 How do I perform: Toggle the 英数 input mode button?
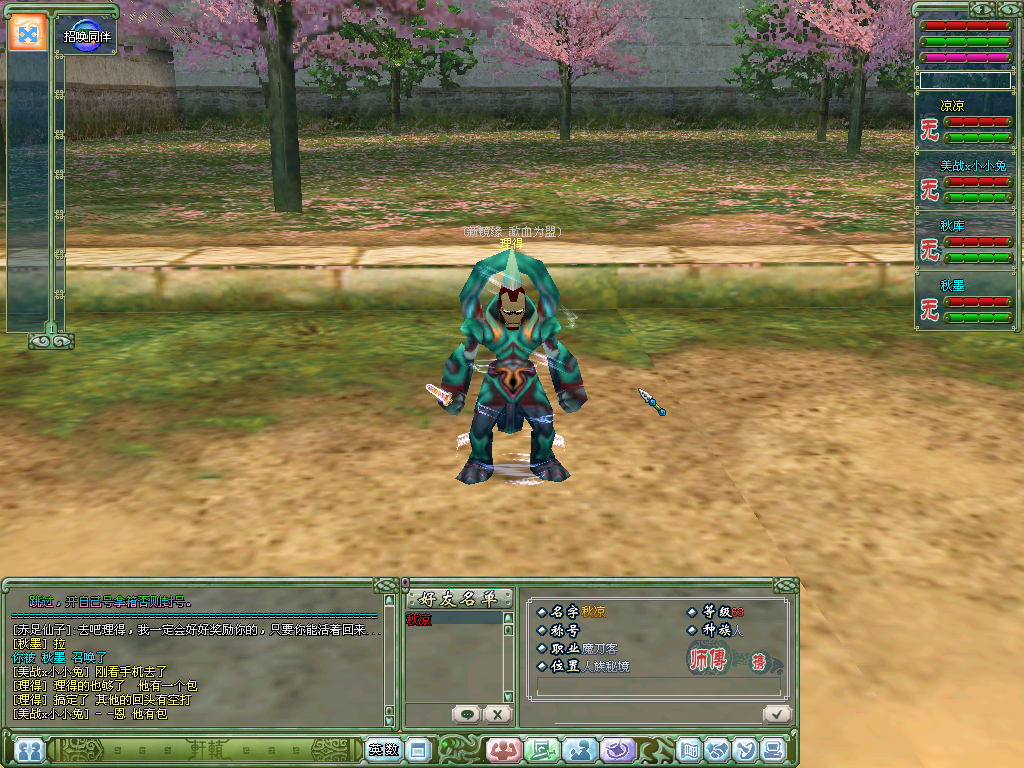pyautogui.click(x=382, y=749)
